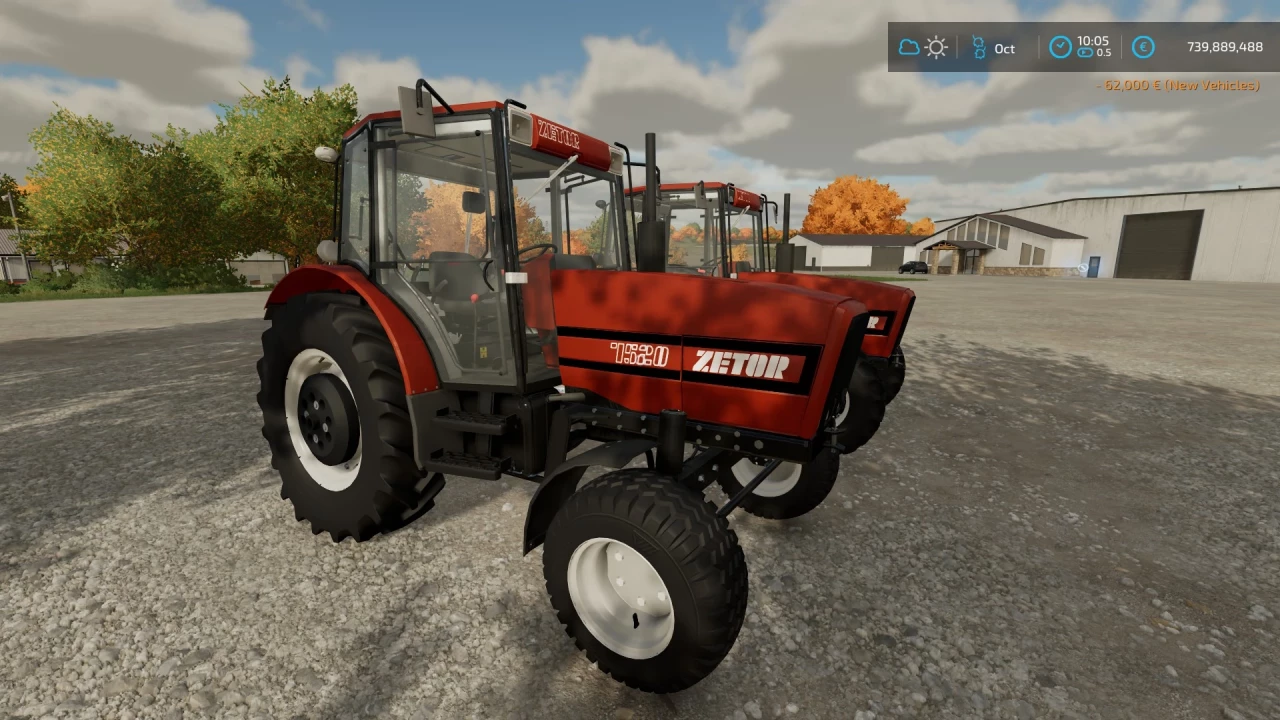Click the play symbol next to the time scale
1280x720 pixels.
click(x=1084, y=53)
